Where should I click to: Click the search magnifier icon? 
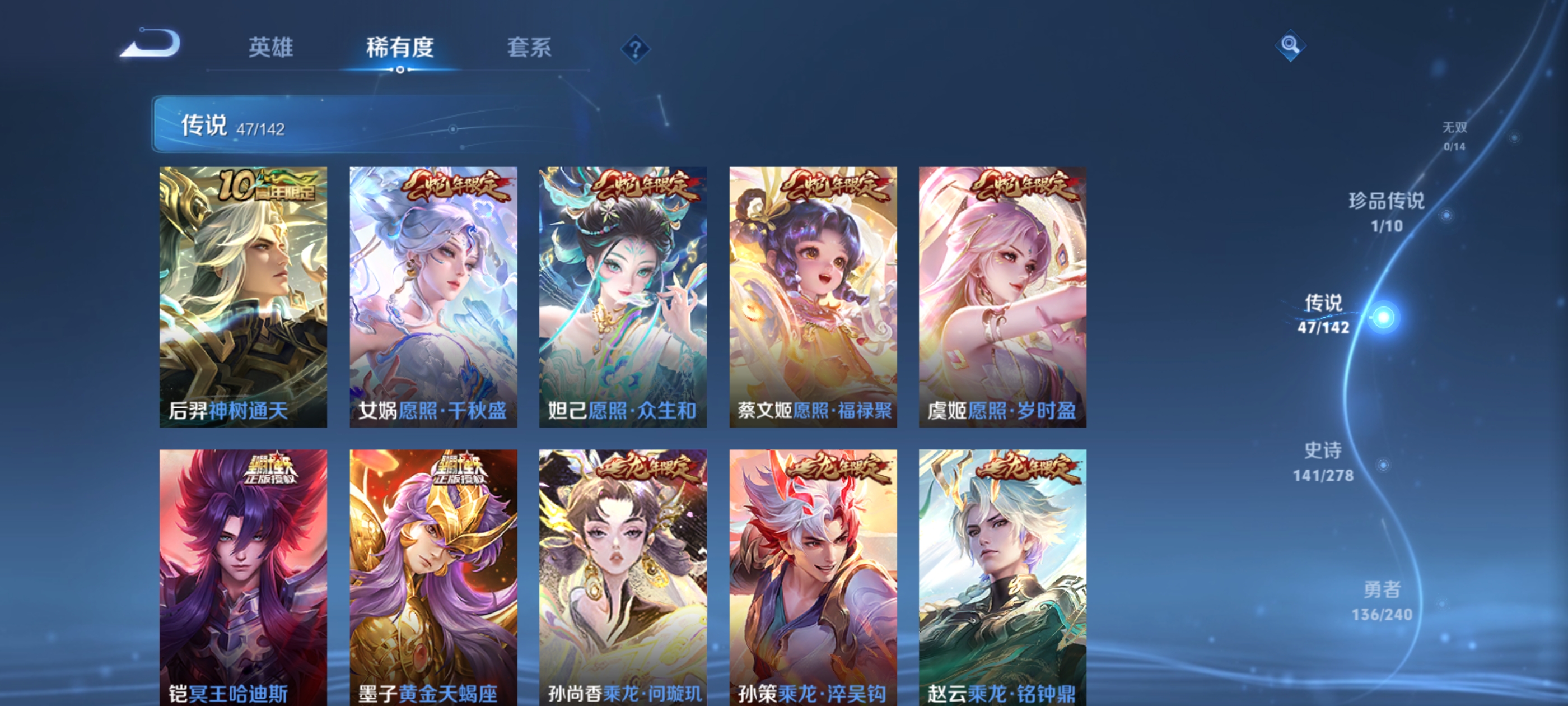click(x=1292, y=46)
